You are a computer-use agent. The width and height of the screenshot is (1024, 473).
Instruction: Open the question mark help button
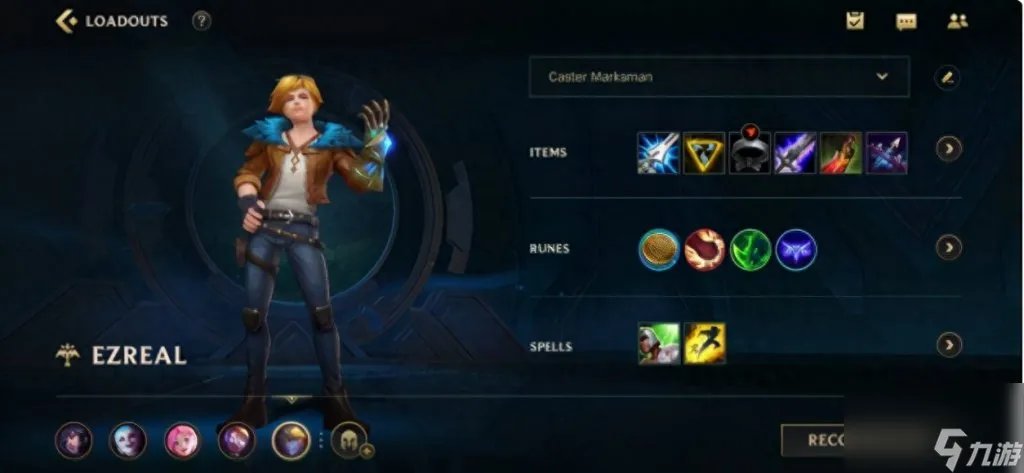click(201, 21)
